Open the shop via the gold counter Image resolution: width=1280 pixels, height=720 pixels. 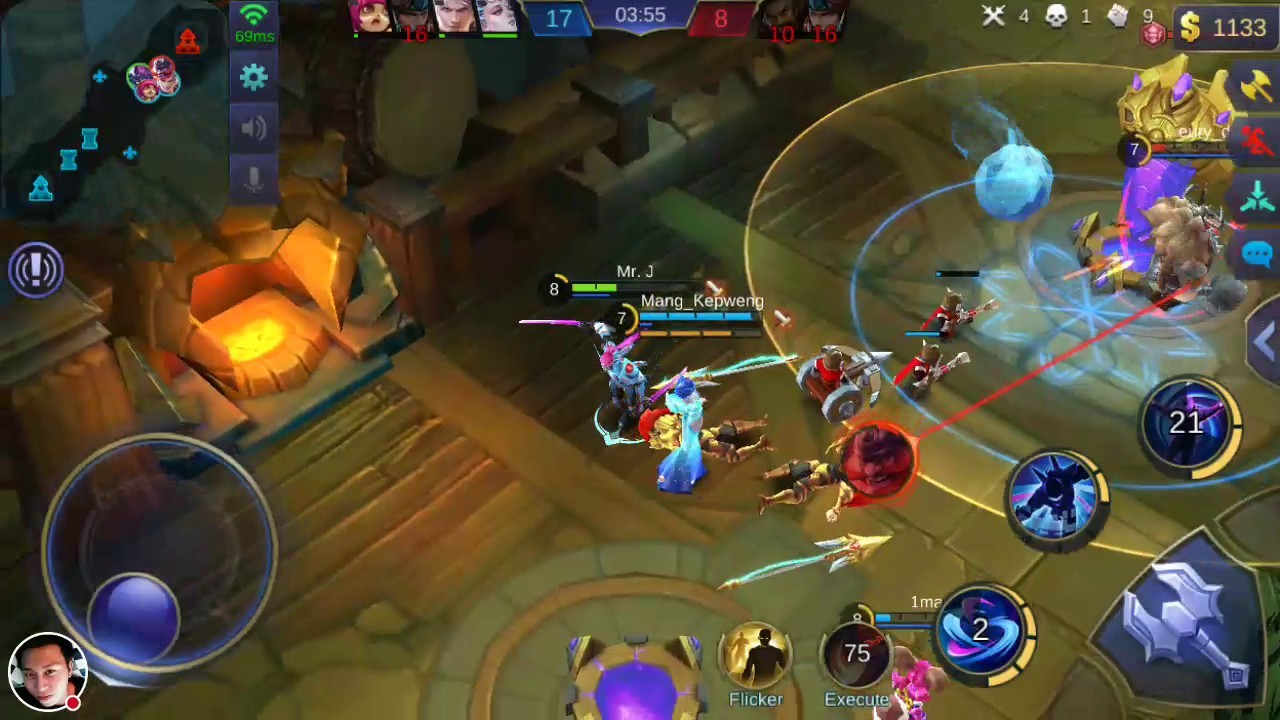coord(1220,27)
